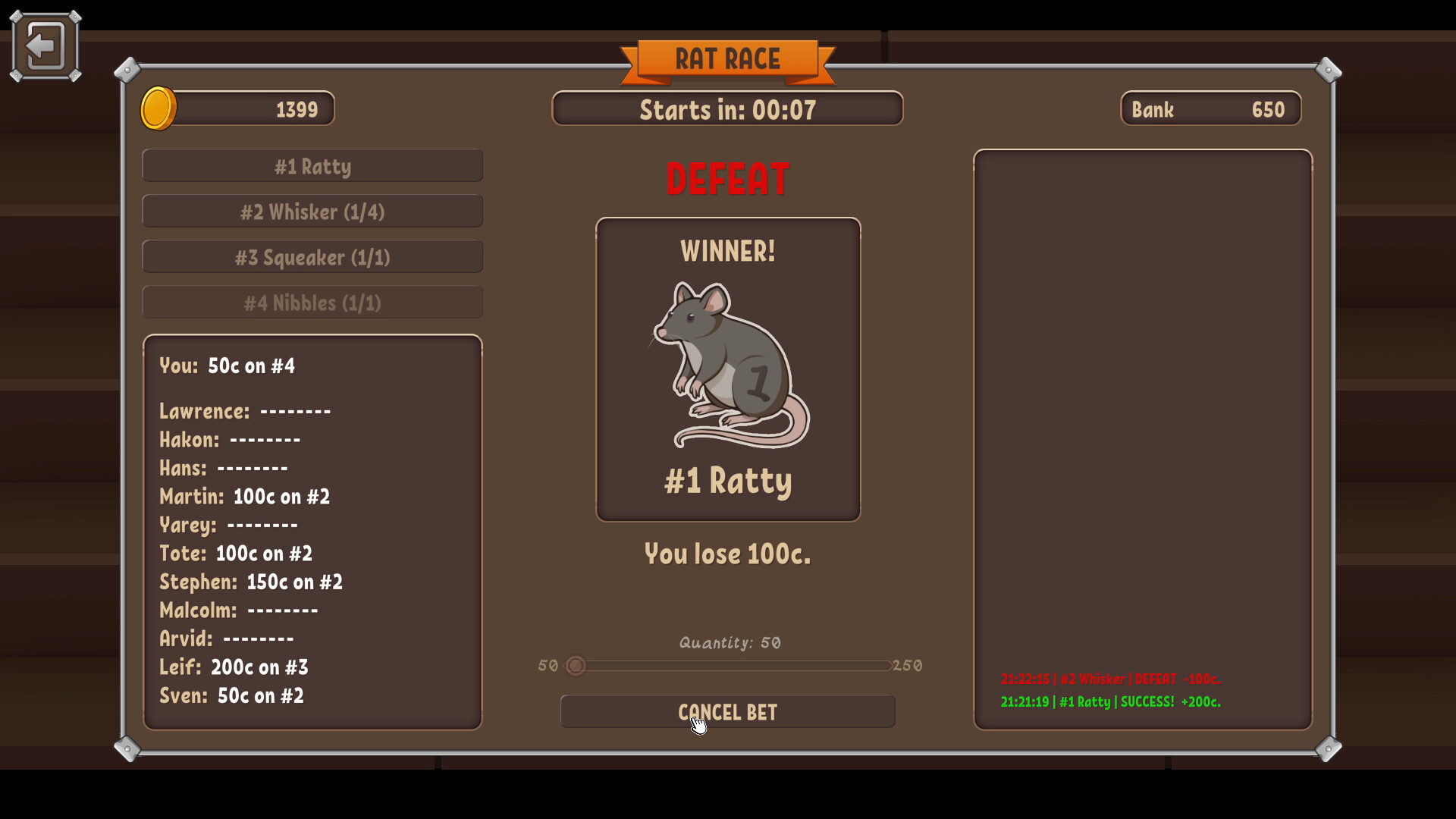
Task: Click the gold coin currency icon
Action: [159, 108]
